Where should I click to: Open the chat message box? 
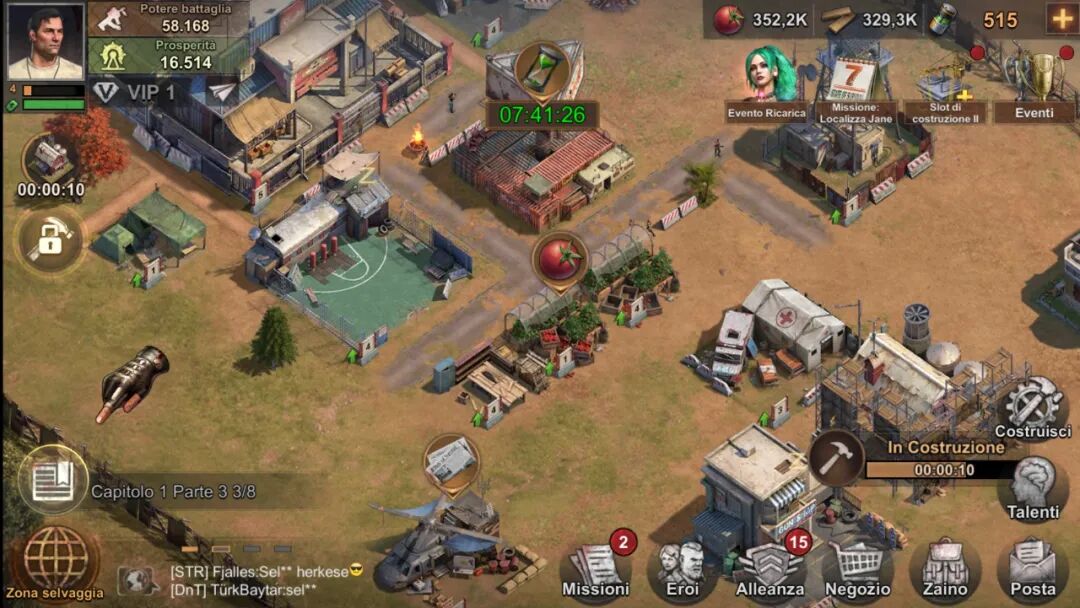(265, 580)
